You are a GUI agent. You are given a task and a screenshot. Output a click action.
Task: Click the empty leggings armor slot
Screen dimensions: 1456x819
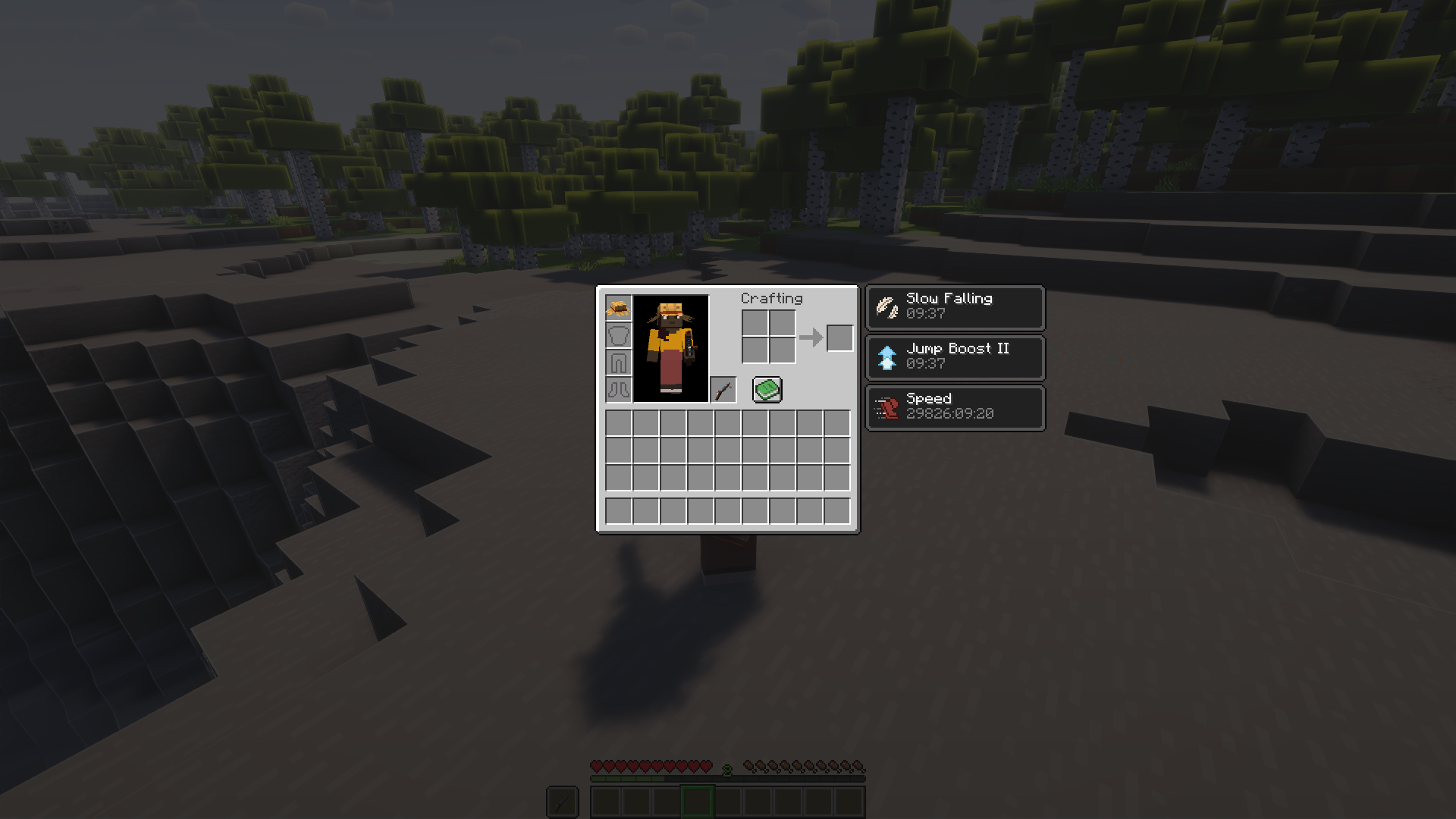(x=618, y=362)
